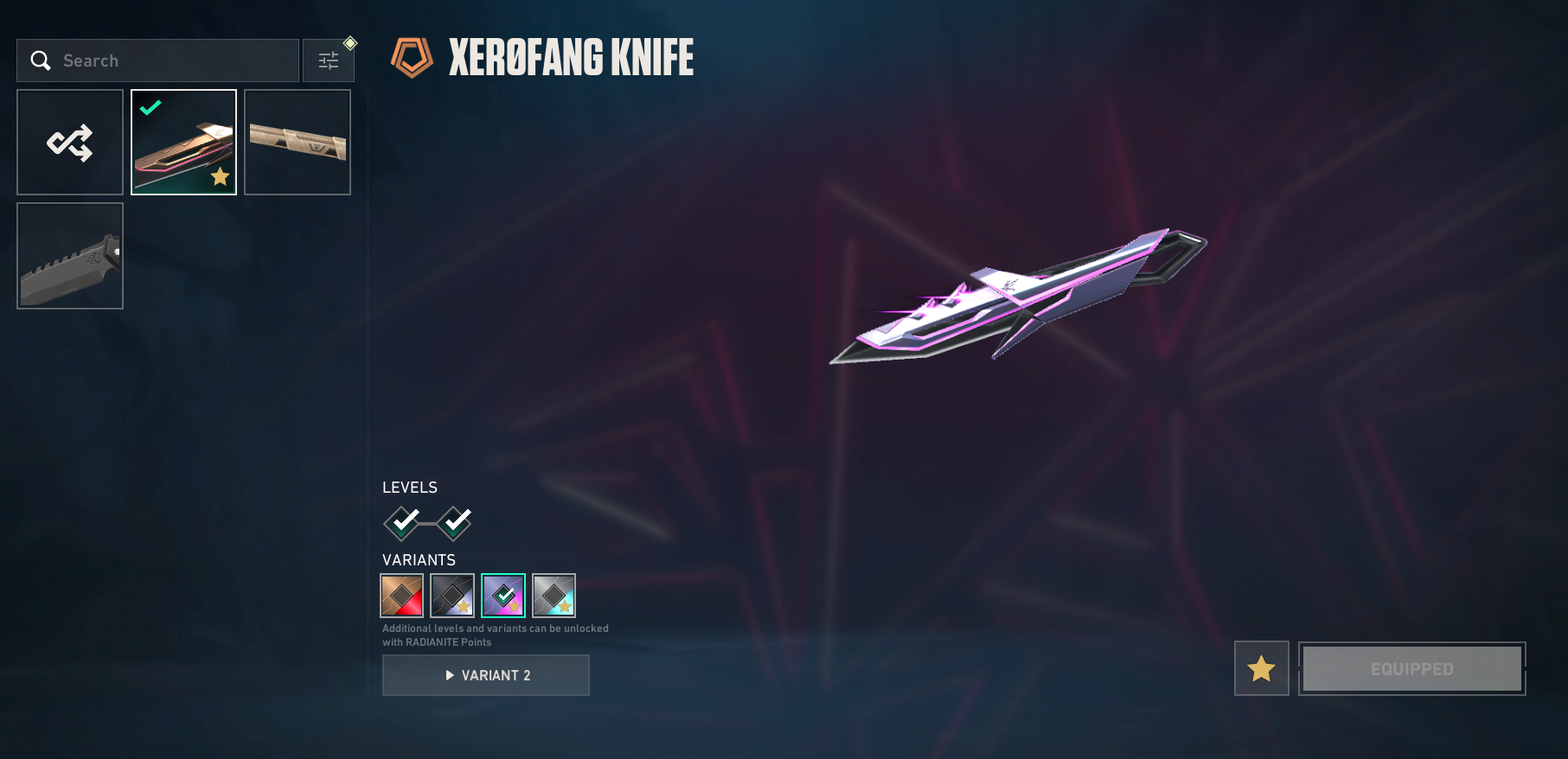Open the filter options button
This screenshot has width=1568, height=759.
[x=329, y=61]
